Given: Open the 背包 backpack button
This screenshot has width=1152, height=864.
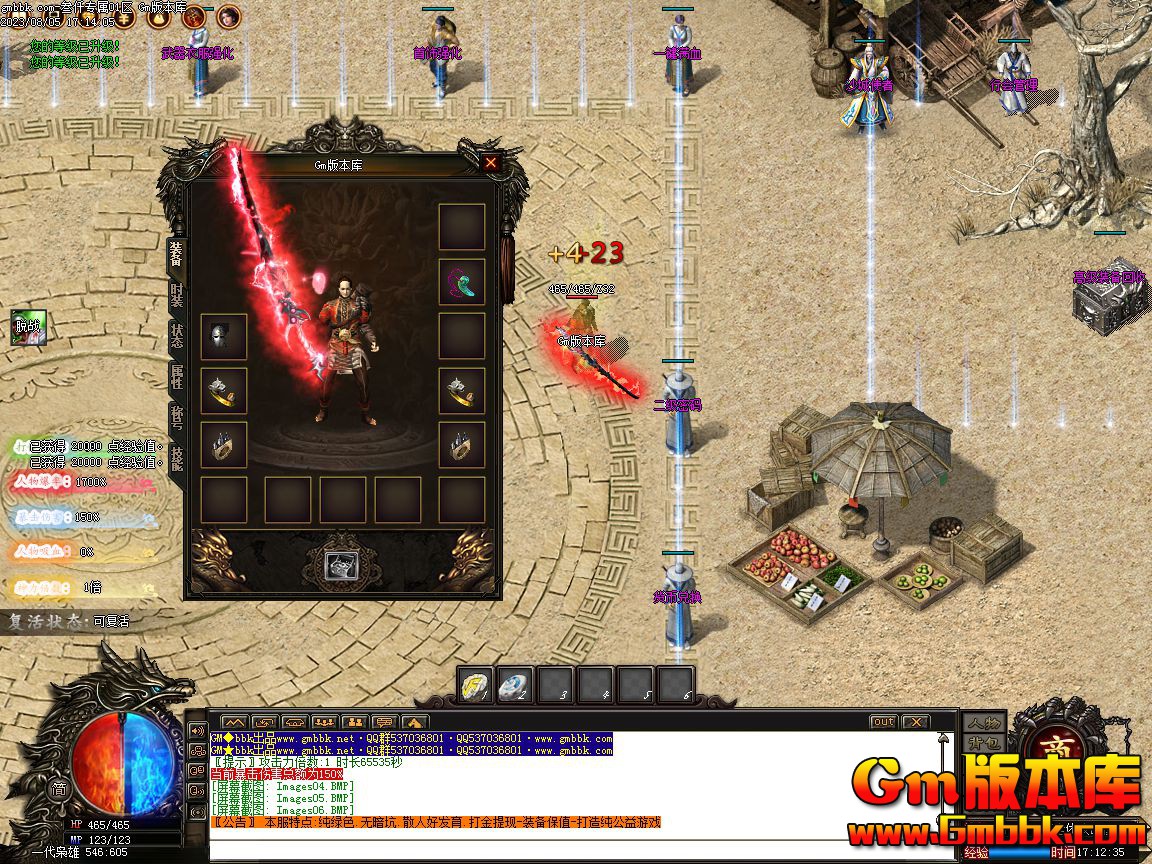Looking at the screenshot, I should click(x=983, y=744).
